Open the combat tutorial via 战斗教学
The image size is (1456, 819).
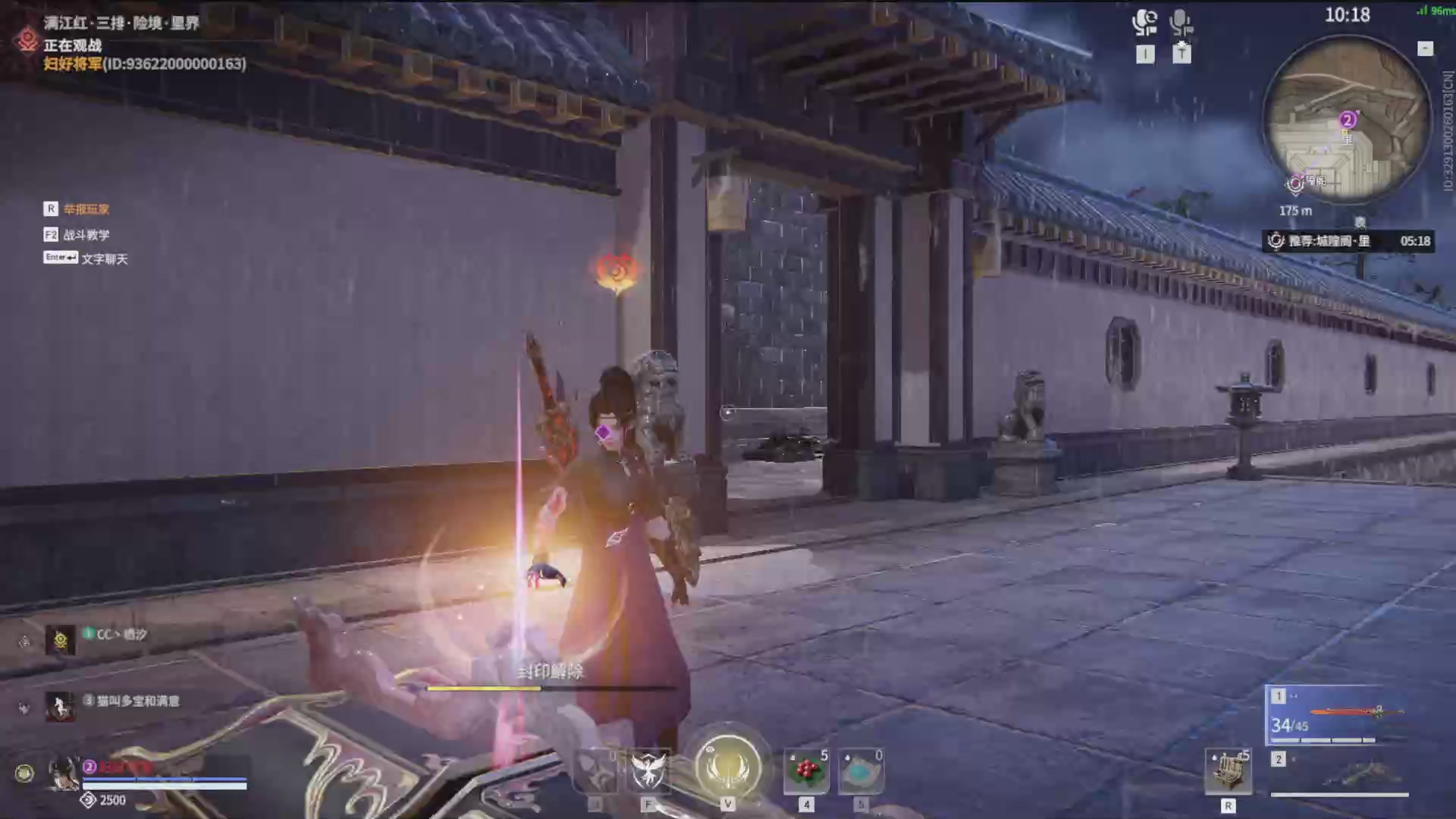pyautogui.click(x=87, y=234)
